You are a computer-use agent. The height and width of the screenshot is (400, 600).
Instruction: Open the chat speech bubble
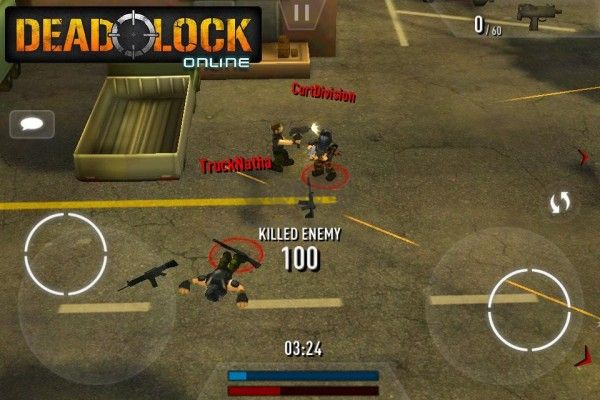[31, 124]
